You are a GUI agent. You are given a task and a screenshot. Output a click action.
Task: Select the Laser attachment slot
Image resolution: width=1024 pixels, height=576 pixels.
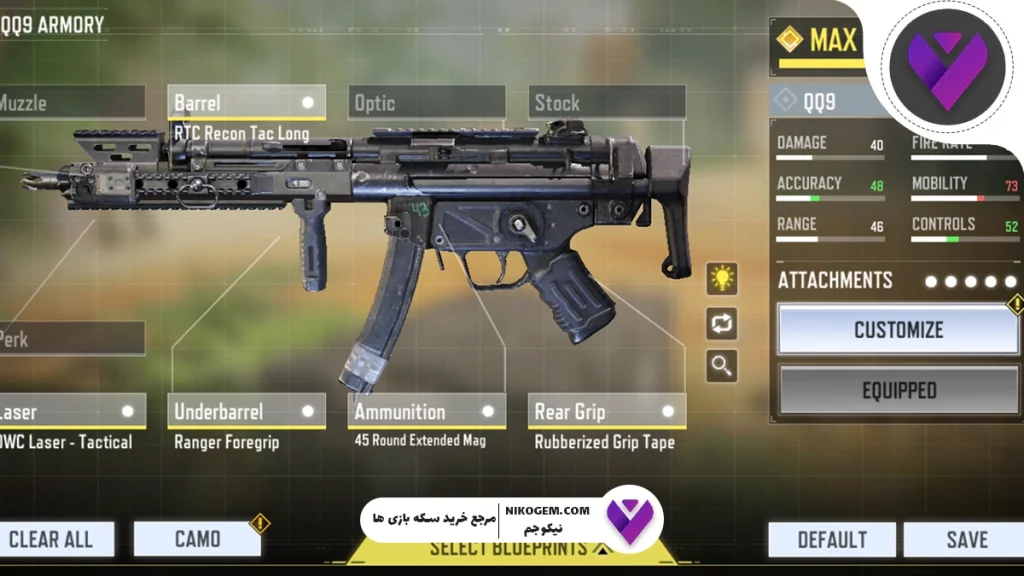pyautogui.click(x=70, y=411)
